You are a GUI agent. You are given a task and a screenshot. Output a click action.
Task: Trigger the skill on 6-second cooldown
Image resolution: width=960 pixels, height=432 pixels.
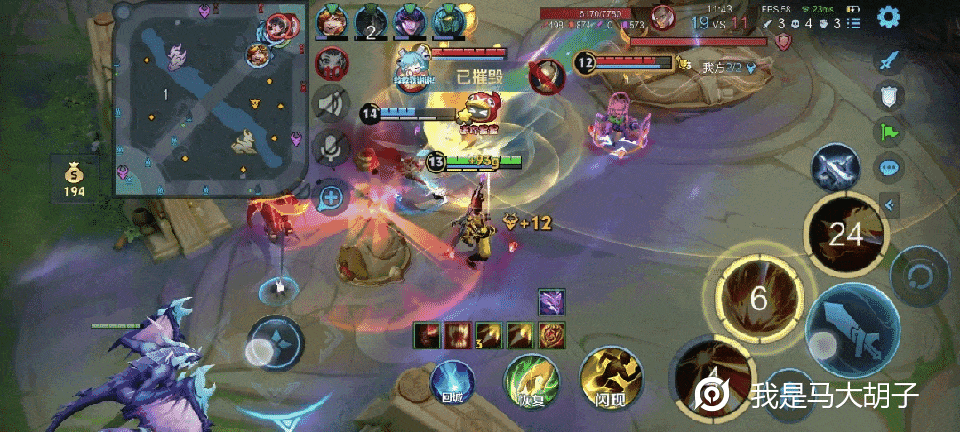click(x=758, y=299)
